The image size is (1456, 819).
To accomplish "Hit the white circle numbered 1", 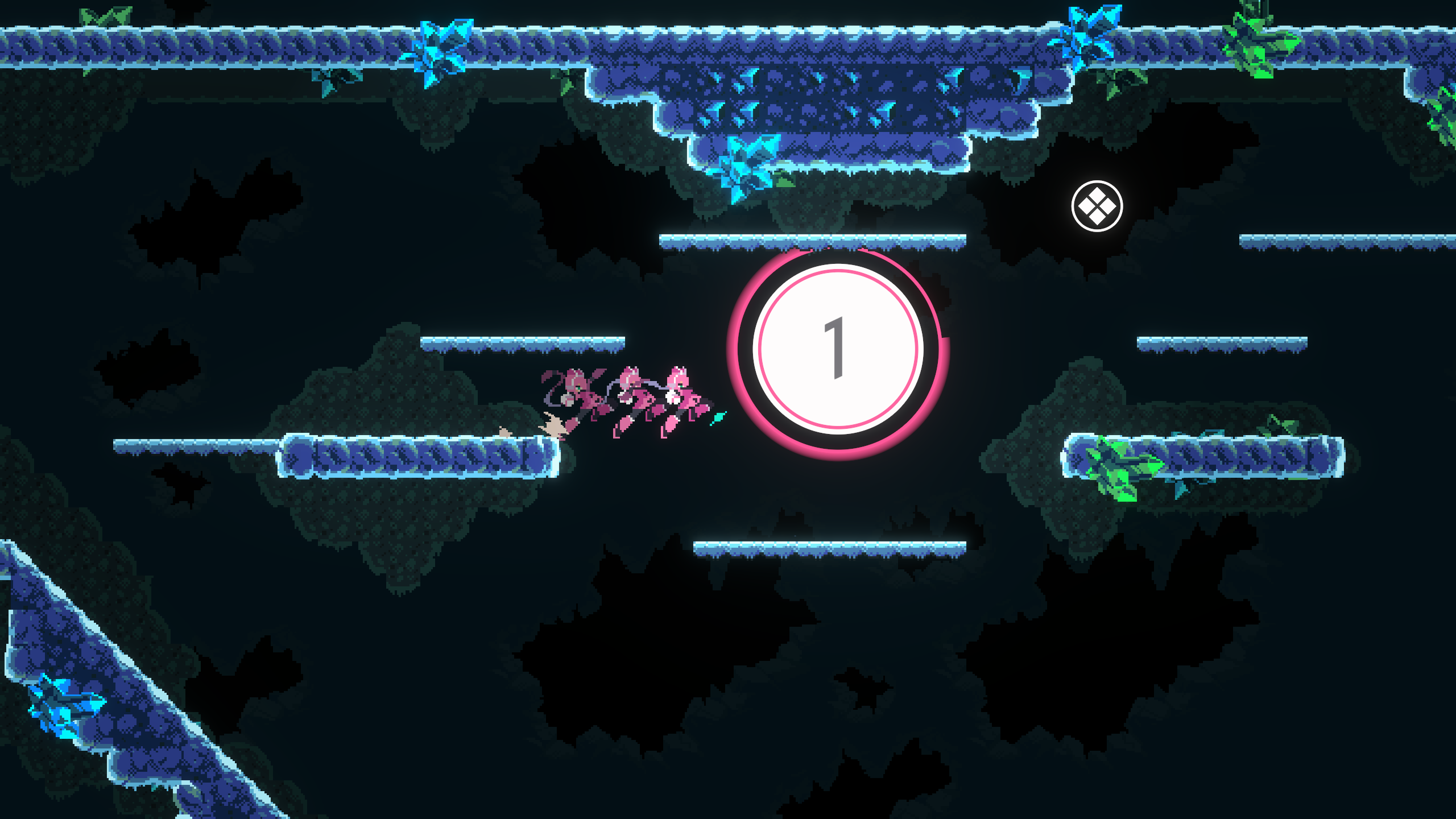I will (x=838, y=349).
